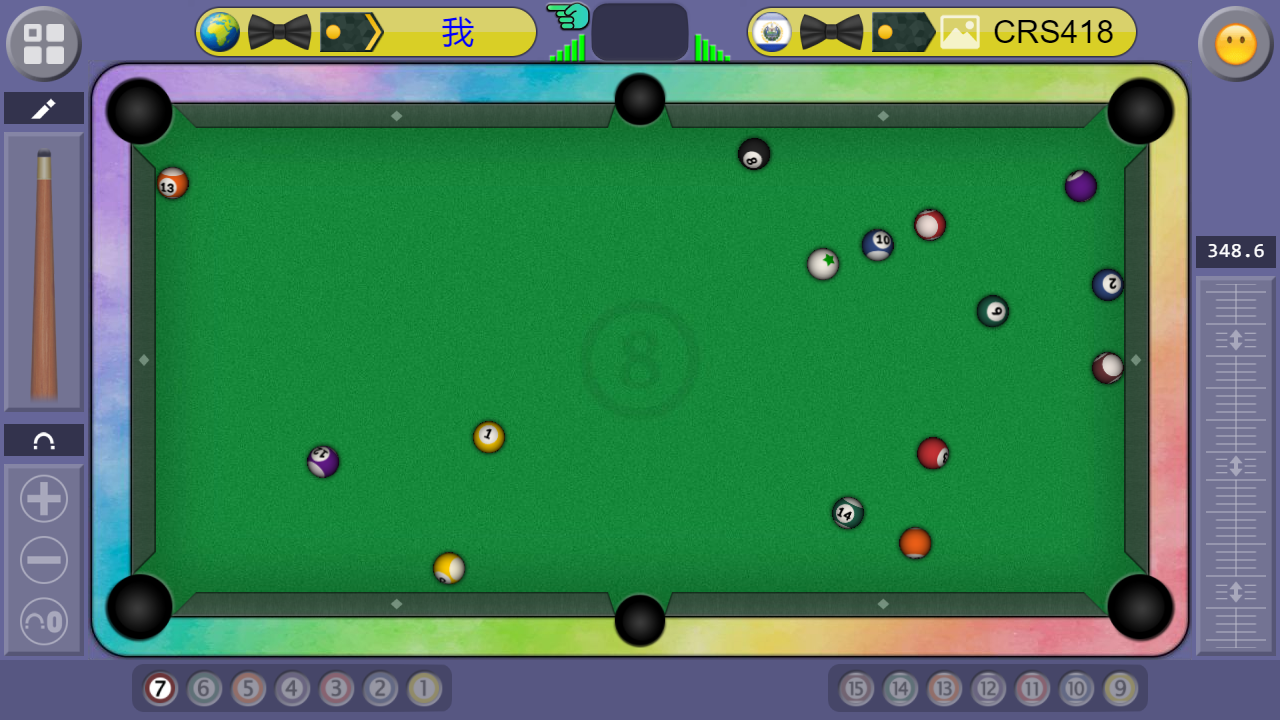The height and width of the screenshot is (720, 1280).
Task: Click the pointing hand turn indicator
Action: click(568, 18)
